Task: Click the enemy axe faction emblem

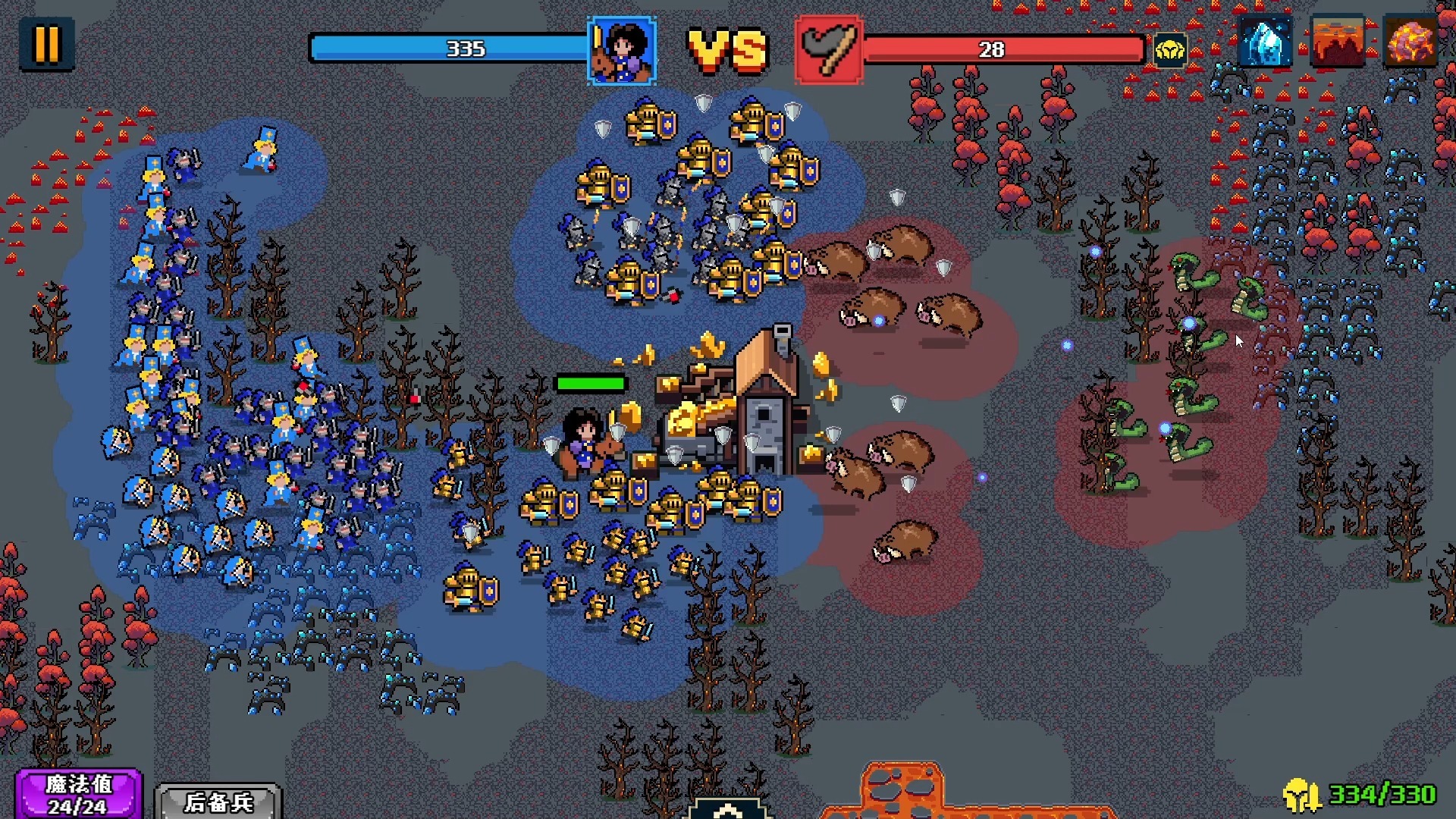Action: (x=829, y=50)
